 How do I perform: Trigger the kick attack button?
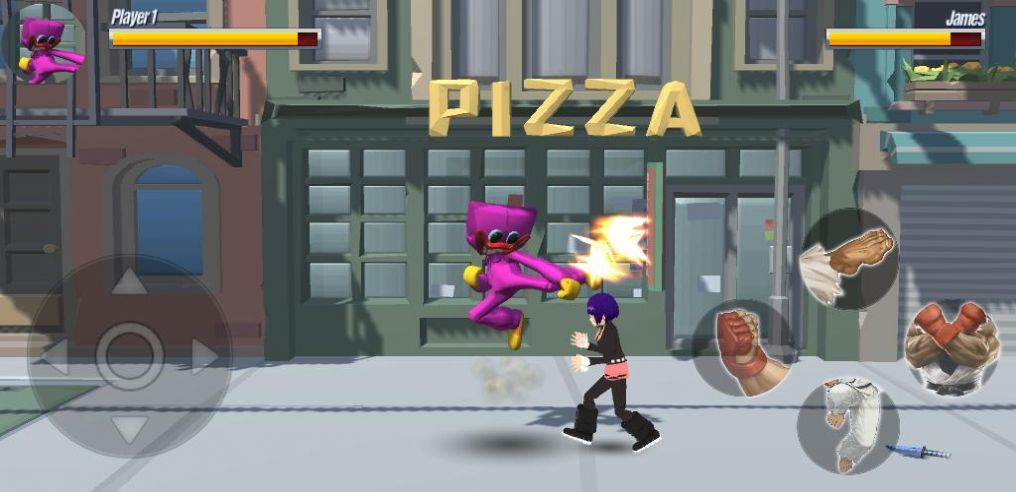click(846, 425)
